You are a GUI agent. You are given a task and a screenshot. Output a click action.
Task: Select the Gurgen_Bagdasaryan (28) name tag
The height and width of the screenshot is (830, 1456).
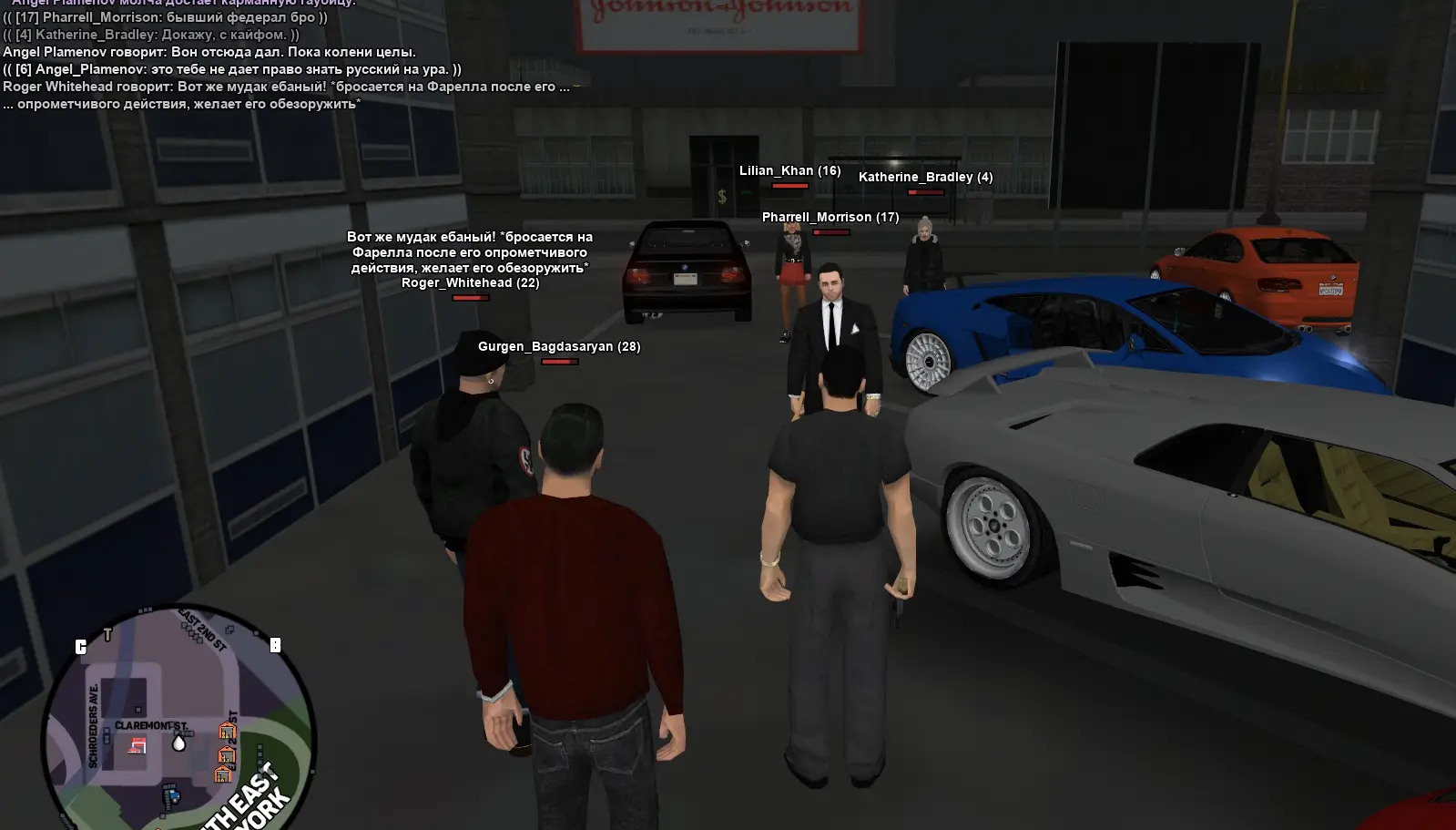(x=559, y=346)
